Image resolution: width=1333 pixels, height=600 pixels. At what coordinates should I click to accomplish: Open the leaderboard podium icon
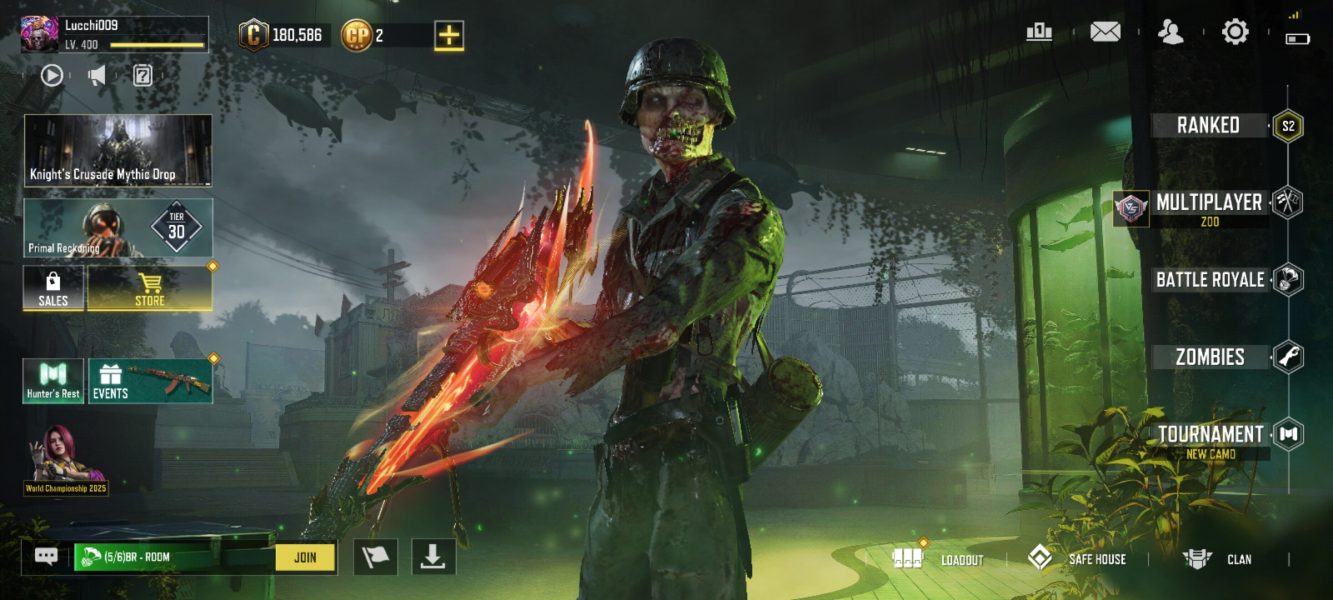[x=1039, y=32]
